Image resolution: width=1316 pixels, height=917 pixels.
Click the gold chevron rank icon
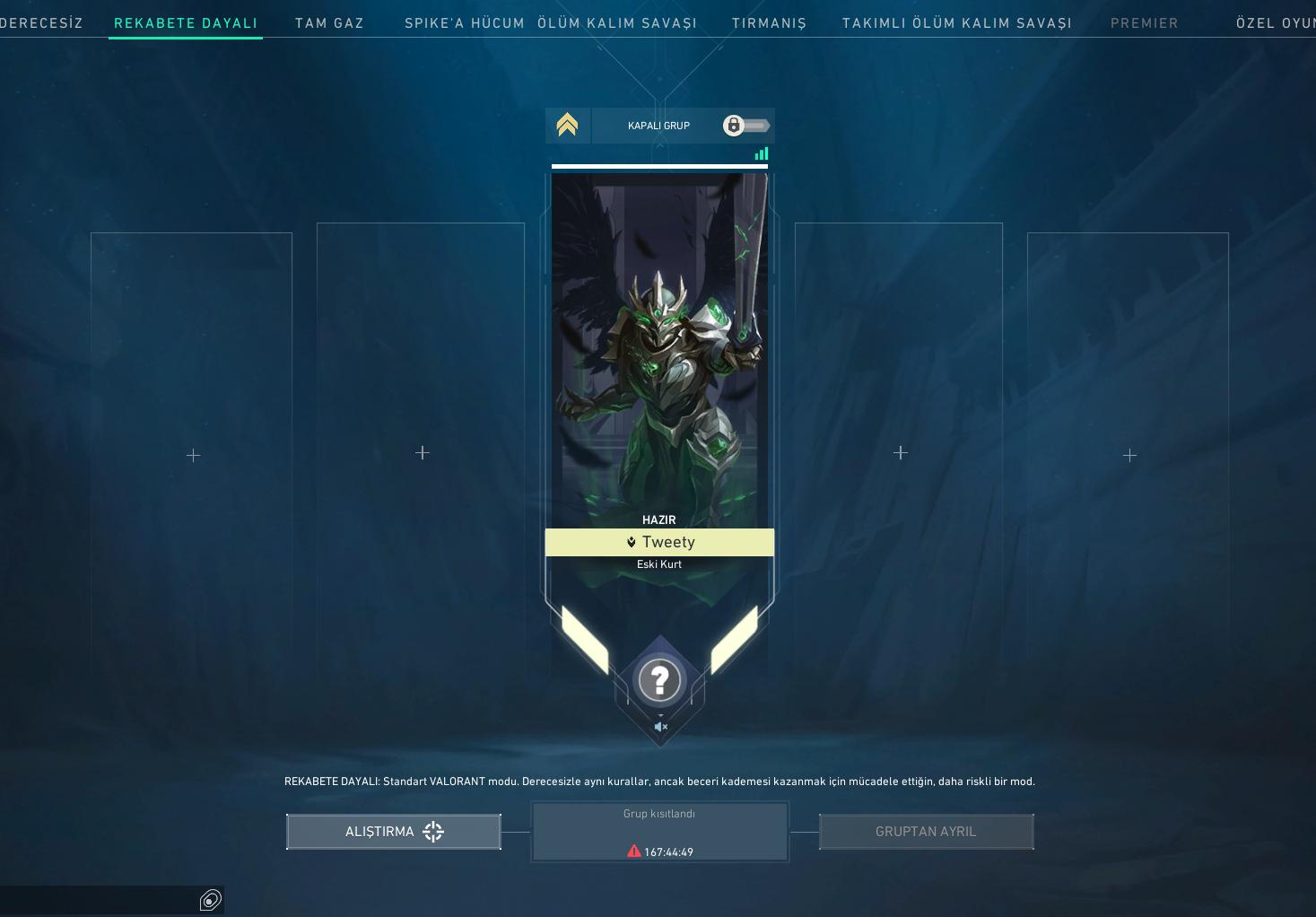[x=567, y=125]
